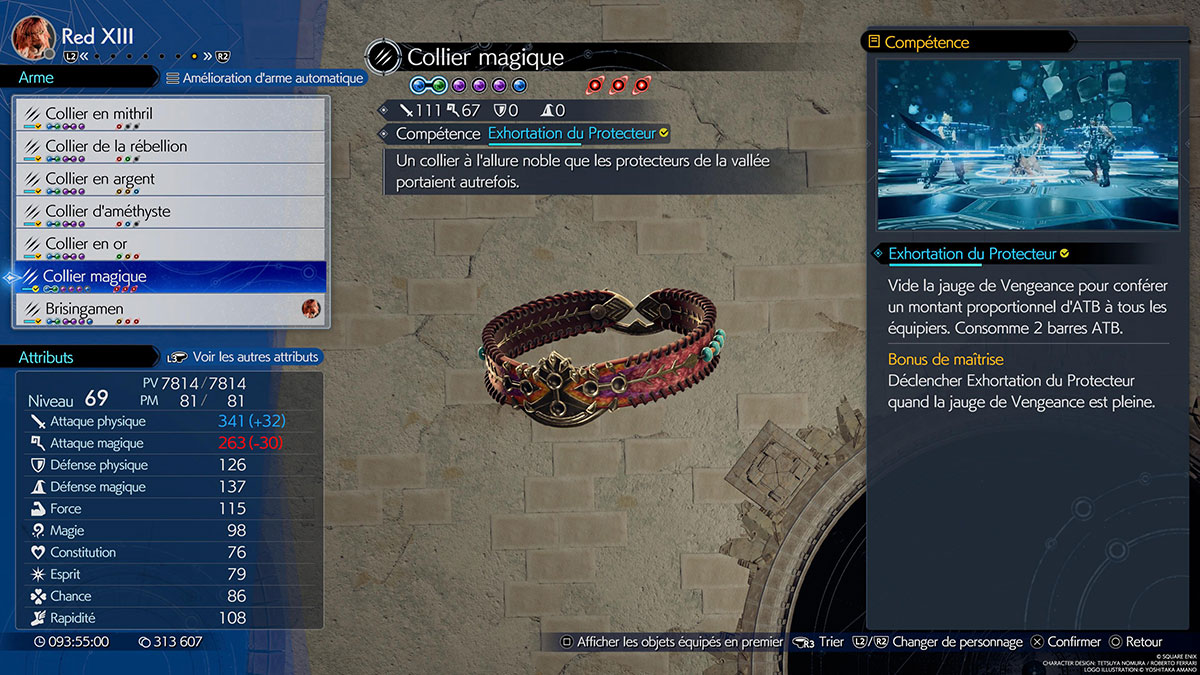Choose Collier de la rébellion from list
This screenshot has height=675, width=1200.
click(x=170, y=147)
